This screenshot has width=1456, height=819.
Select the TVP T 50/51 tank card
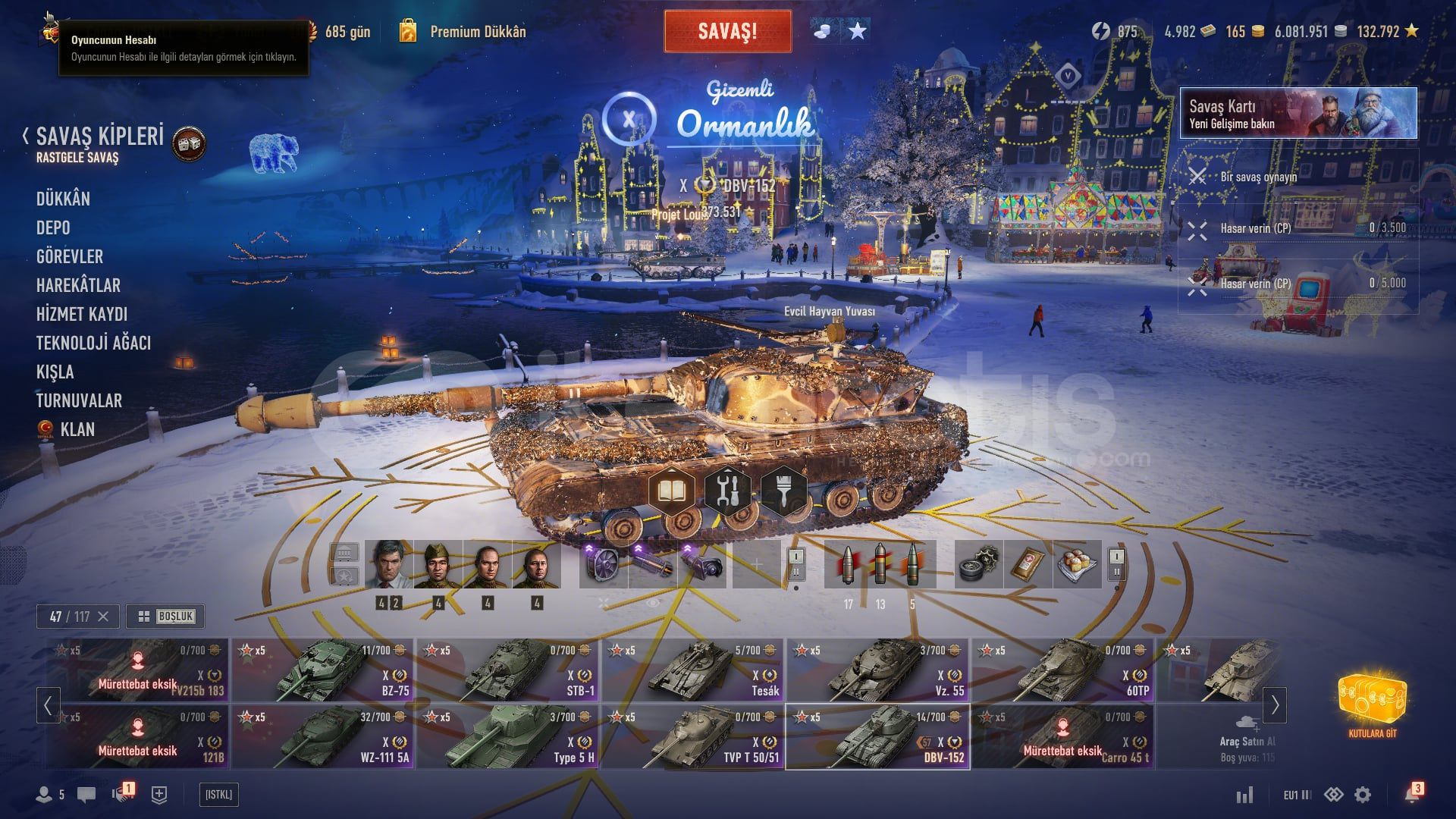pos(693,737)
